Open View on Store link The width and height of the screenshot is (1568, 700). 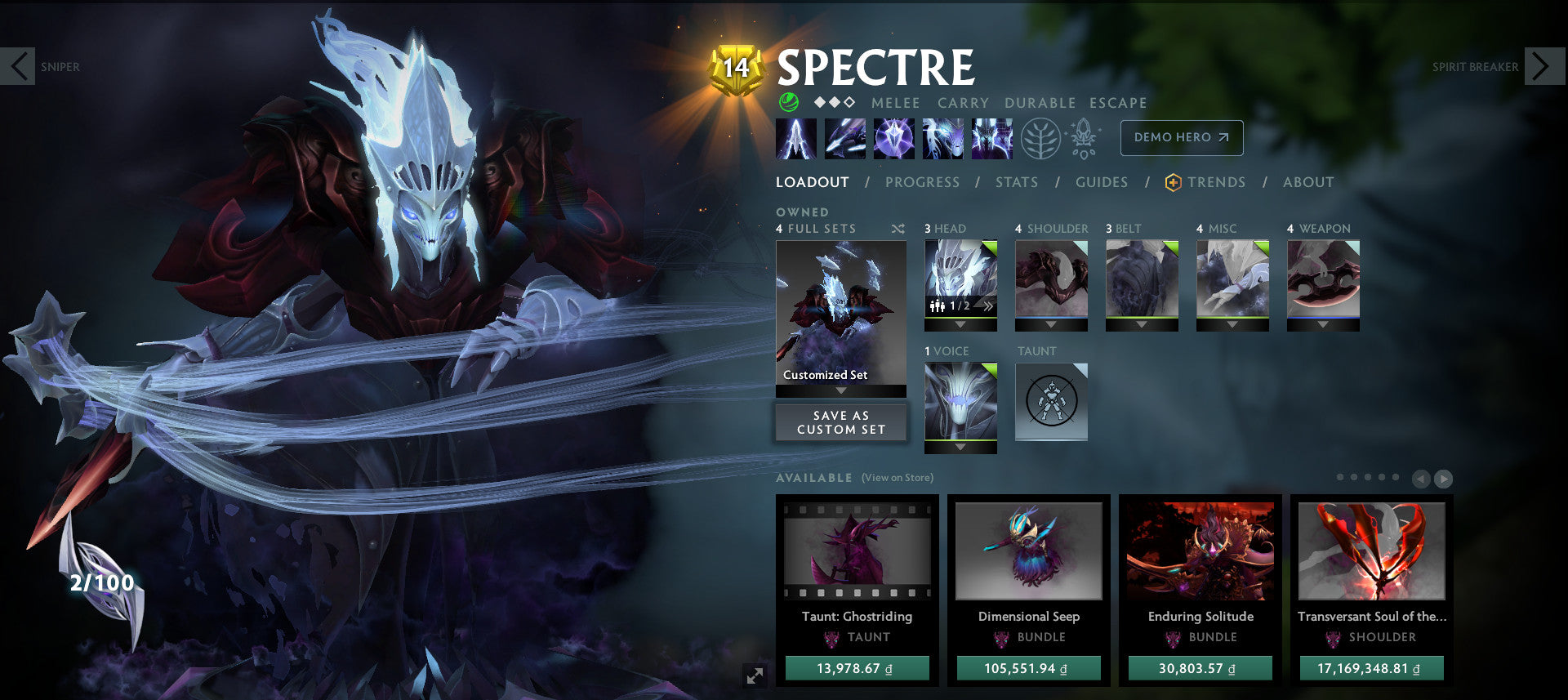(897, 477)
